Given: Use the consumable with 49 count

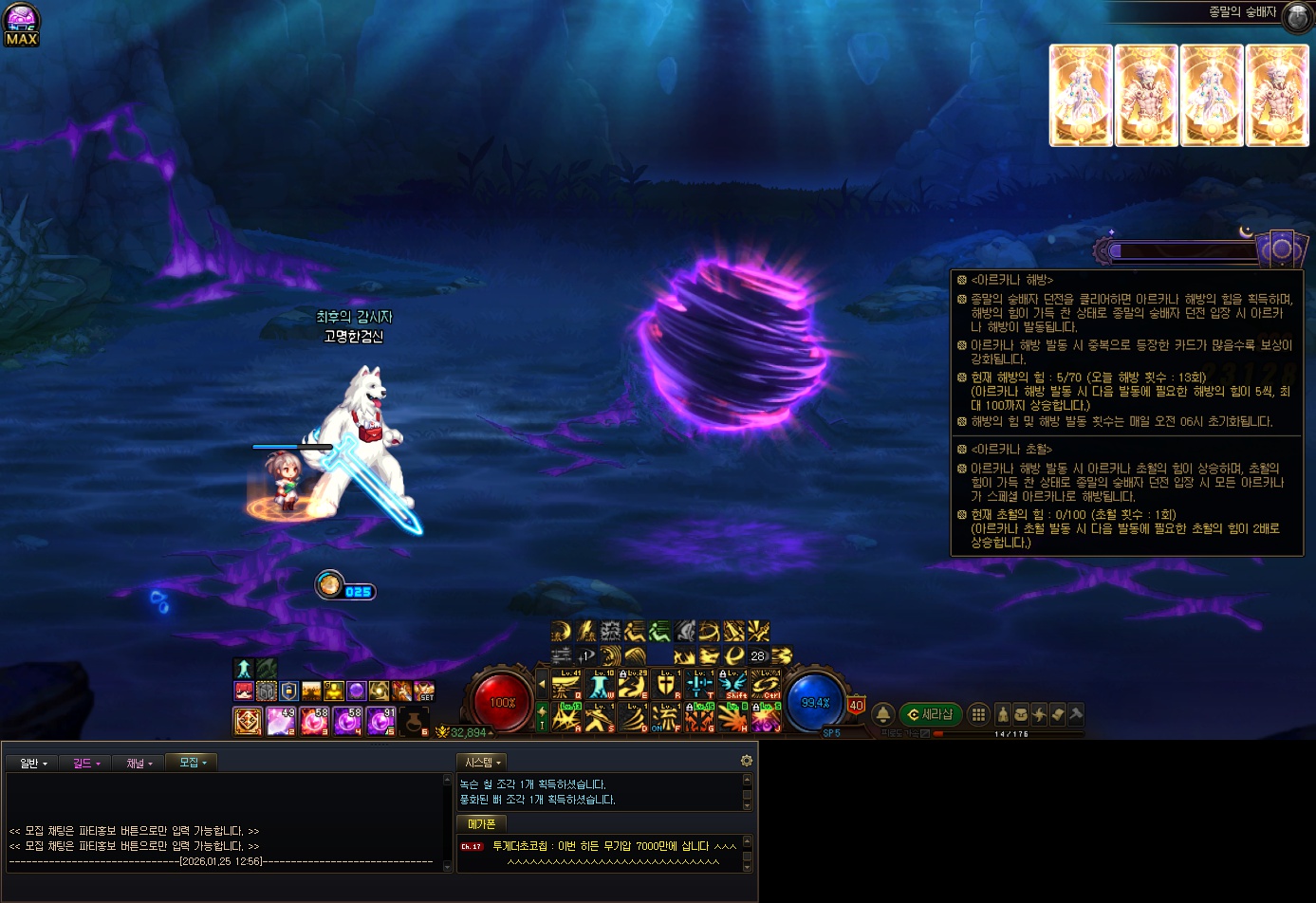Looking at the screenshot, I should click(x=281, y=721).
